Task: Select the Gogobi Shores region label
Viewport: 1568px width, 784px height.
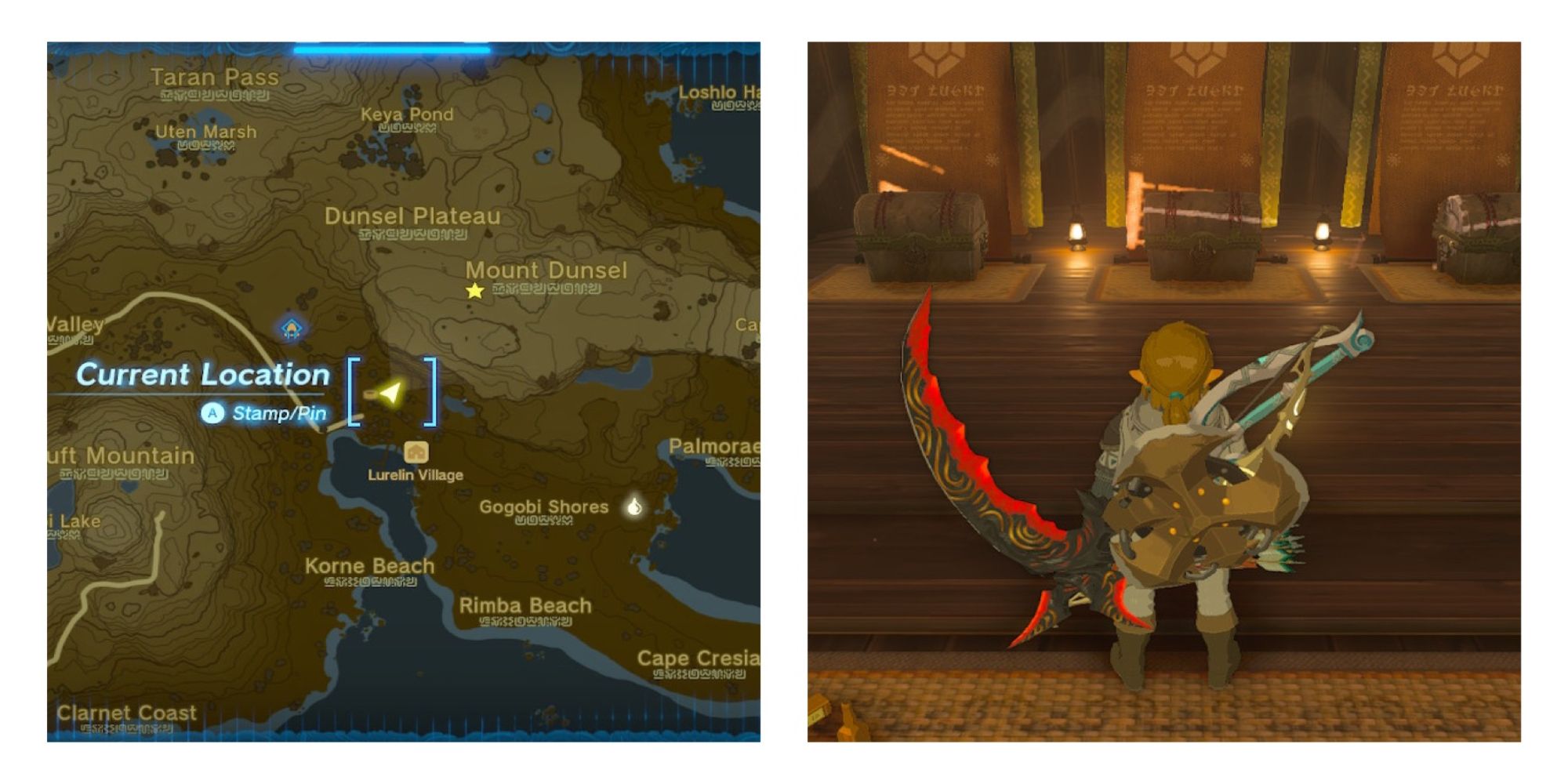Action: (543, 506)
